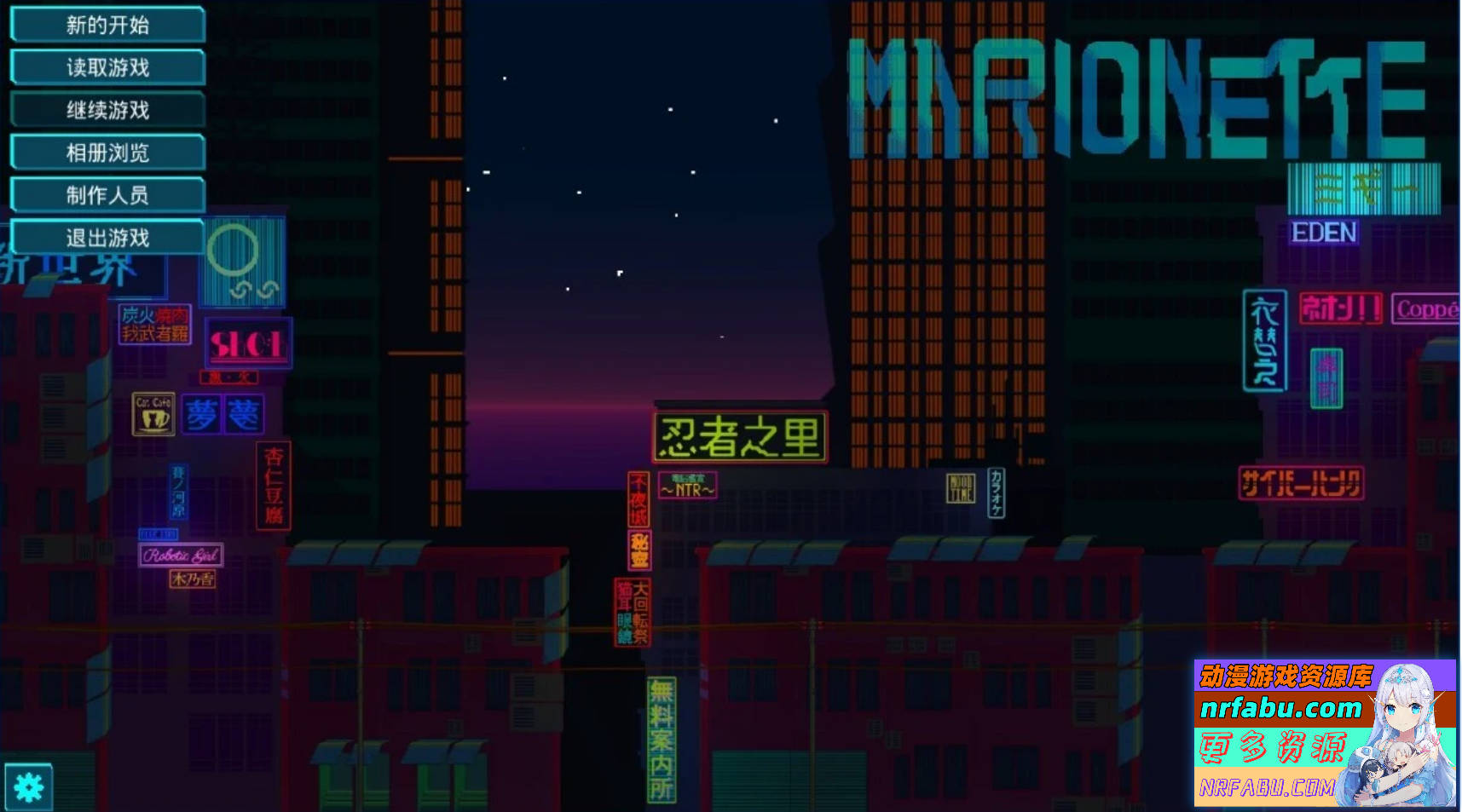Click the yellow 忍者之里 neon sign

(x=739, y=435)
